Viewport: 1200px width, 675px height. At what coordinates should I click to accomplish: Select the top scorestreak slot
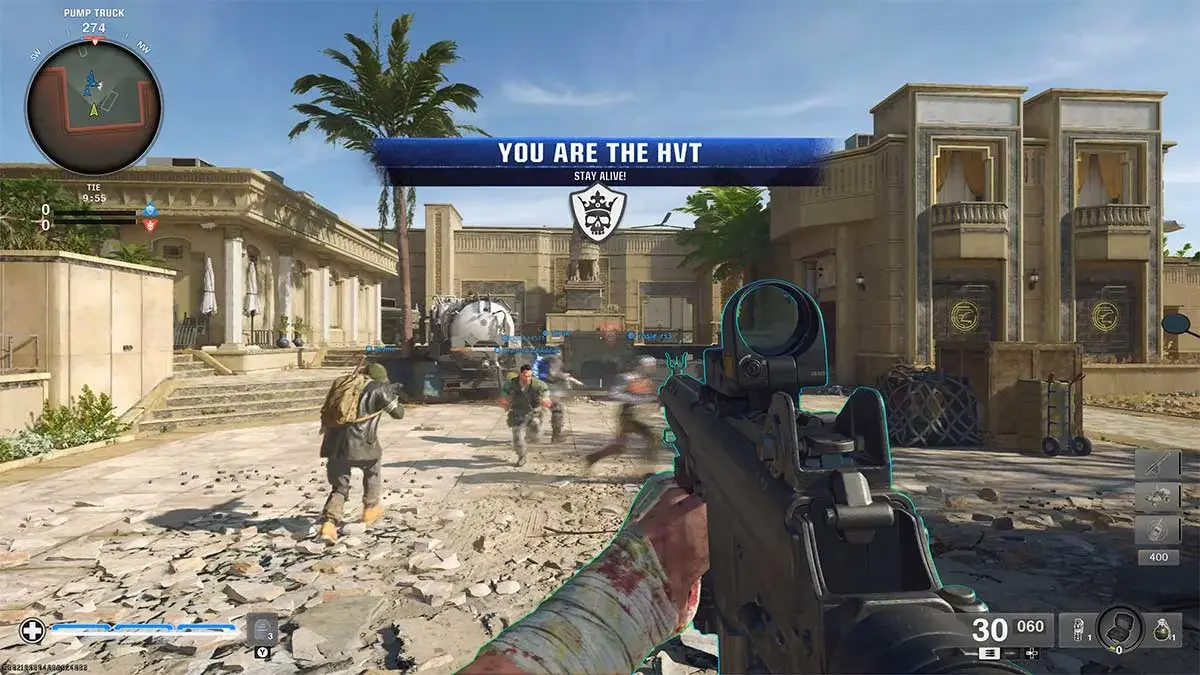(x=1157, y=464)
